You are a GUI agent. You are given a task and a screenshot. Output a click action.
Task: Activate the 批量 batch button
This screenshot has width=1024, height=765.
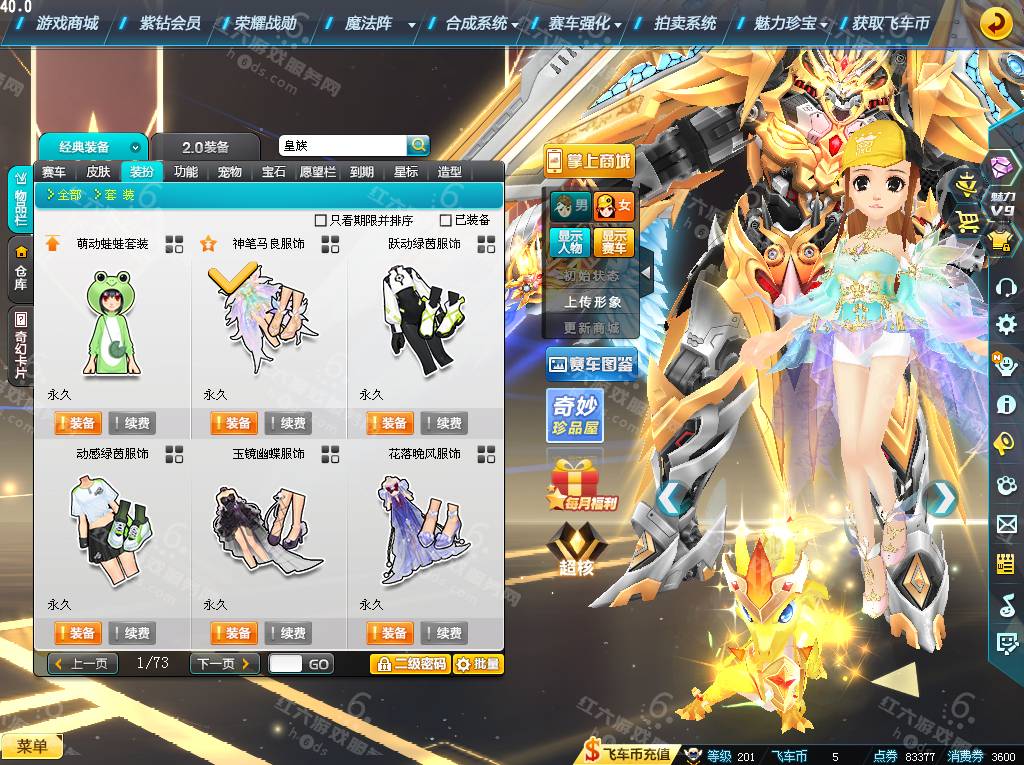click(478, 664)
